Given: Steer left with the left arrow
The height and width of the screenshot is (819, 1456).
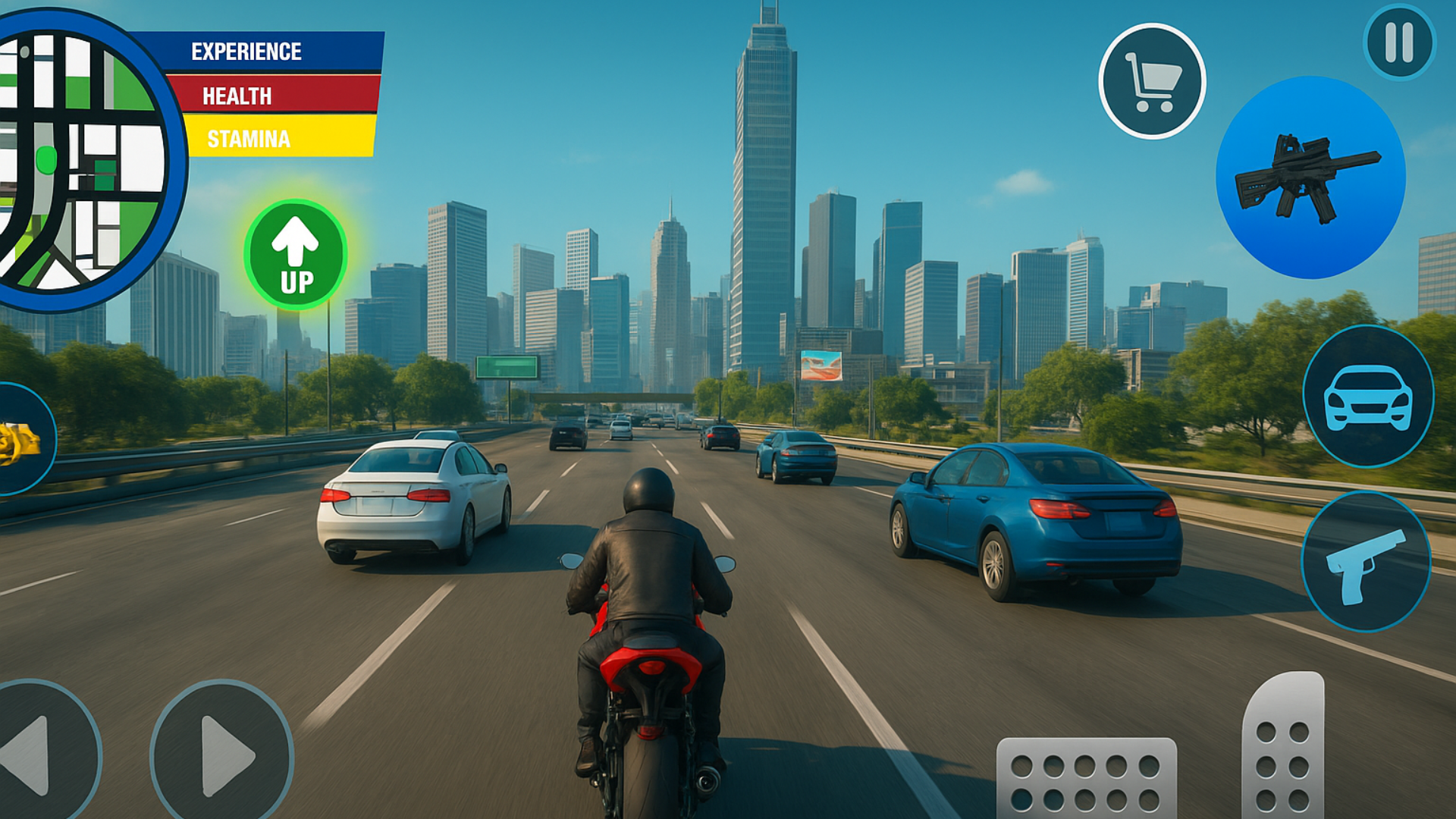Looking at the screenshot, I should click(x=38, y=755).
